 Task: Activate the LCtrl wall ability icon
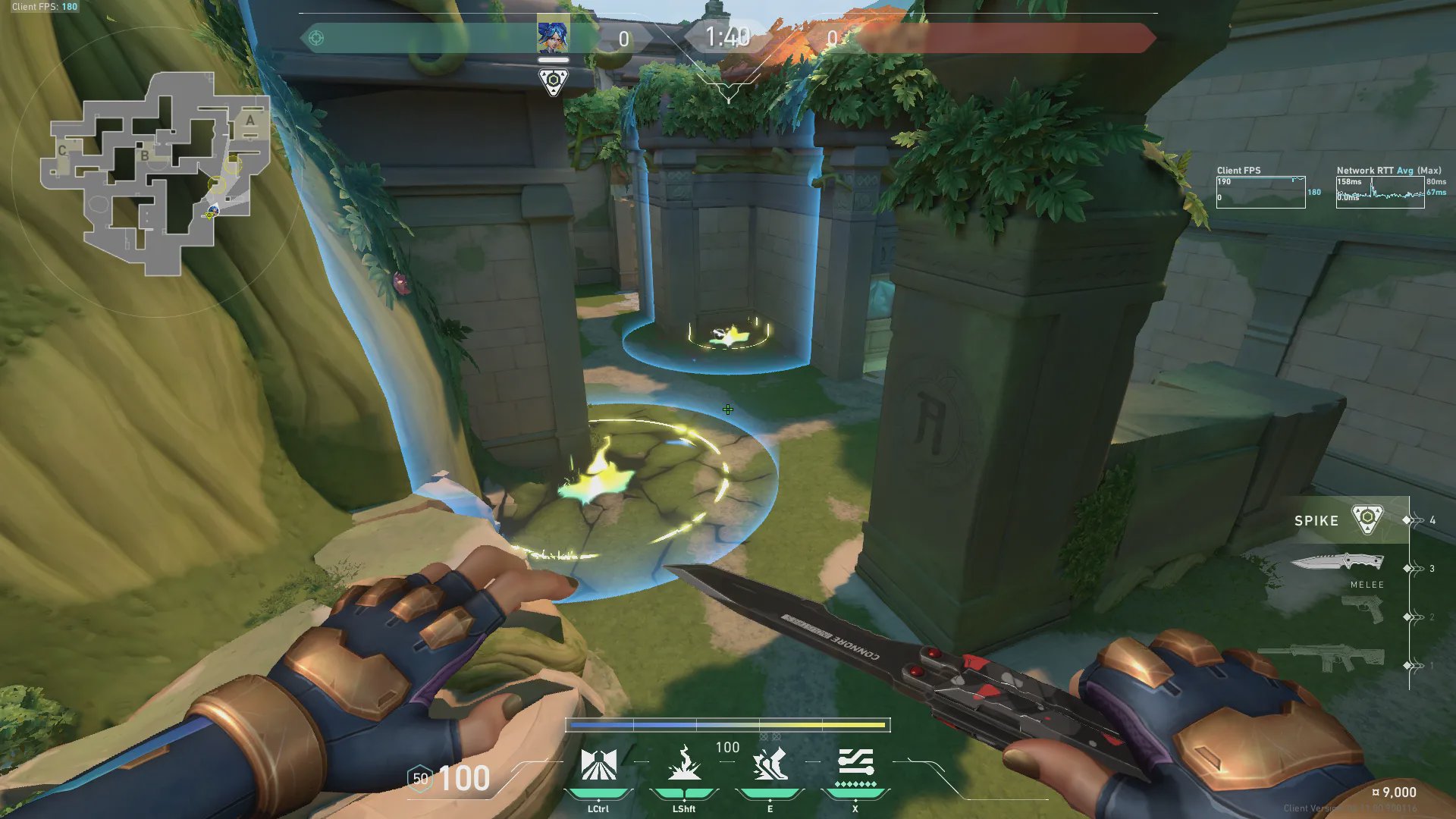[598, 765]
